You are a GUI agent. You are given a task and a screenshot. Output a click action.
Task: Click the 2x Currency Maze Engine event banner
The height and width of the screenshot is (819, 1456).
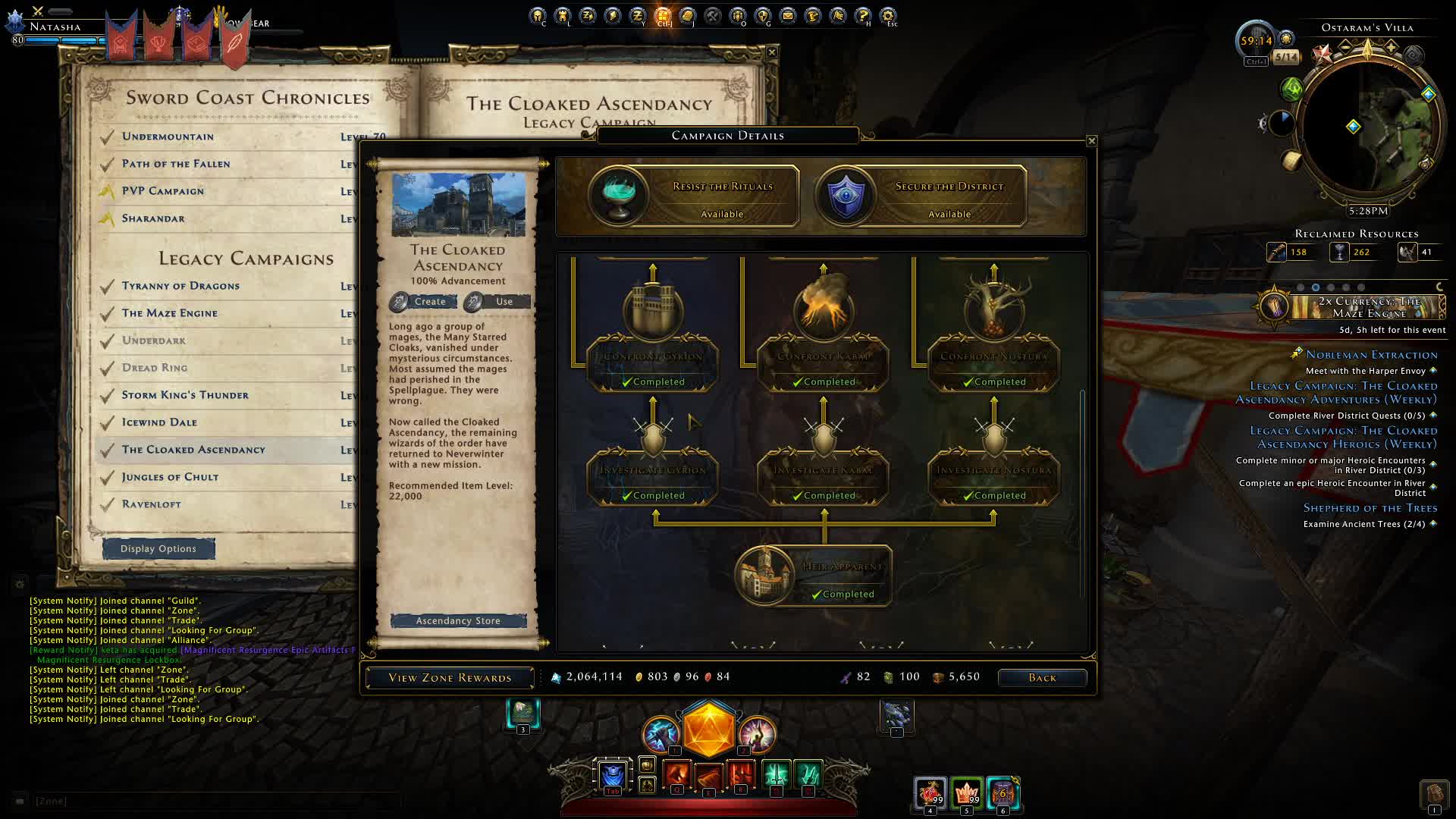click(1357, 307)
